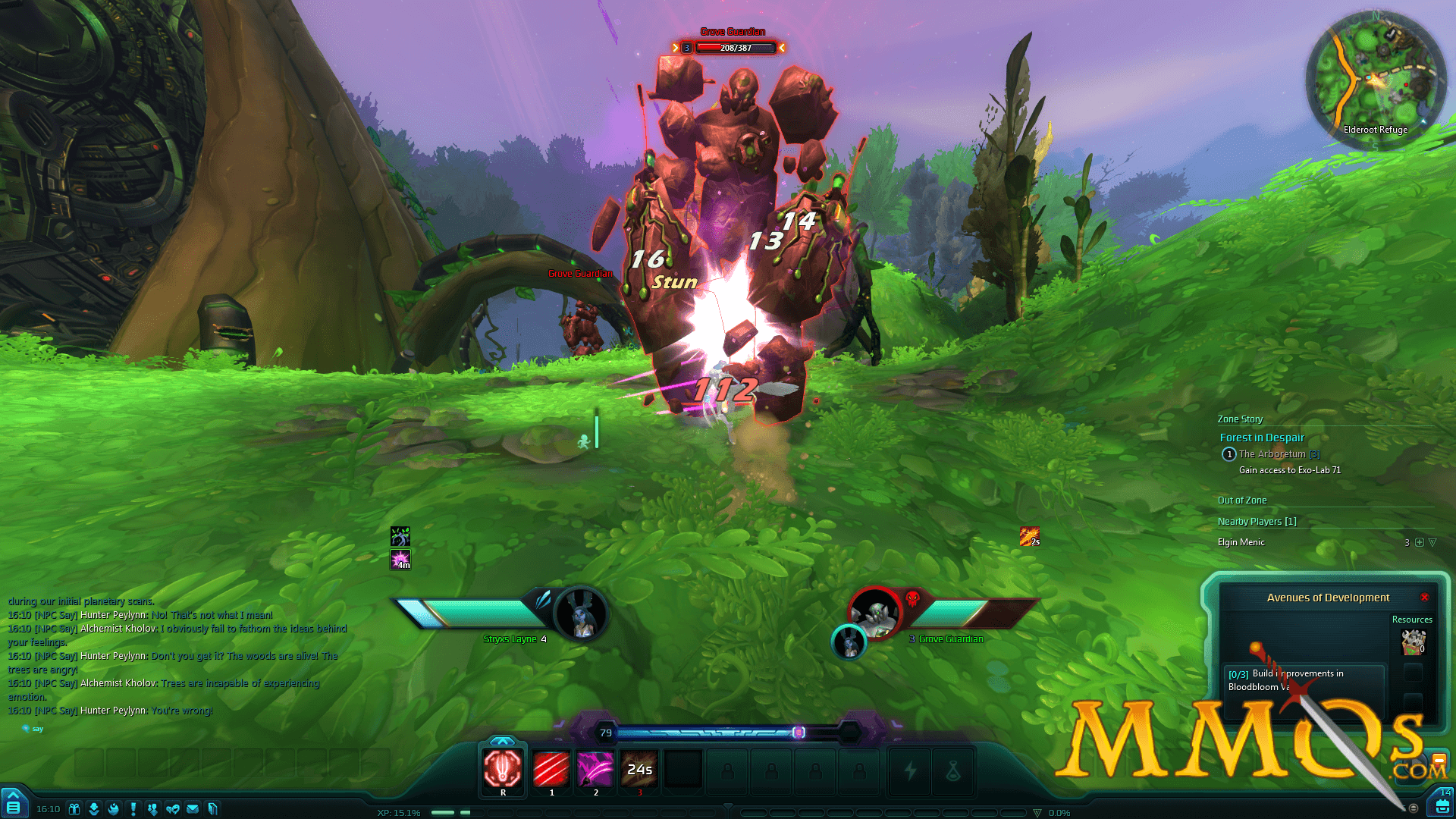Click the Elderoot Refuge minimap

(x=1375, y=80)
